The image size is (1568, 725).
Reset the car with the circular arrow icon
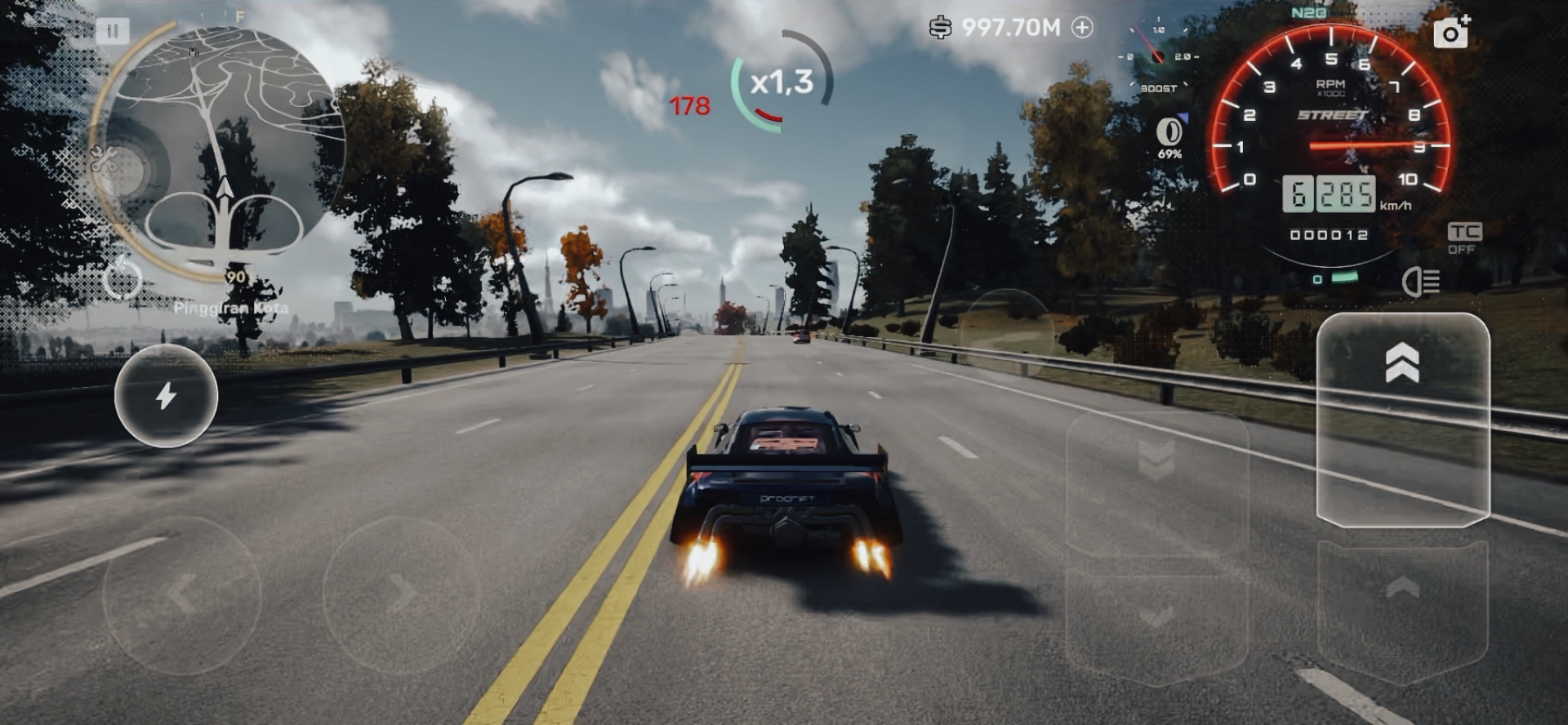click(x=122, y=278)
